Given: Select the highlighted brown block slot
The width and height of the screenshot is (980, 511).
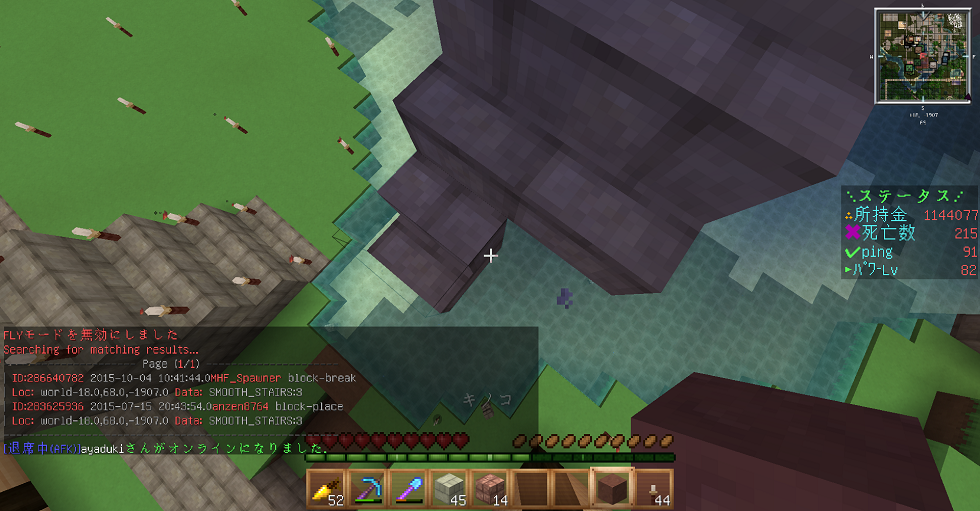Looking at the screenshot, I should tap(612, 489).
